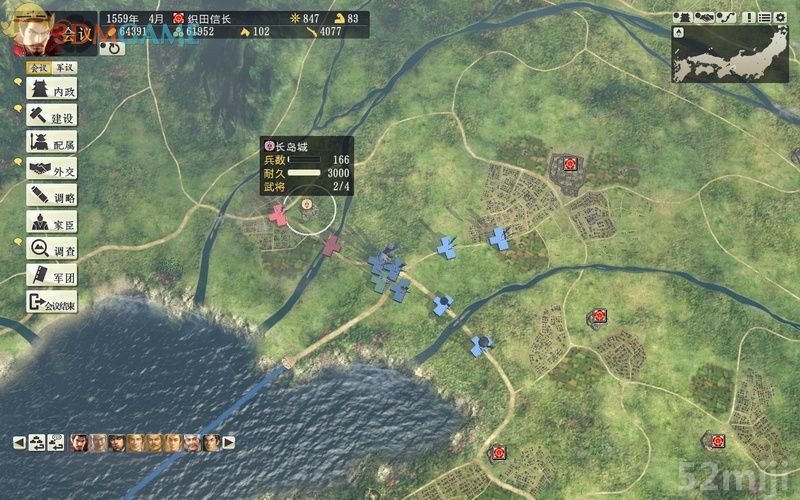The height and width of the screenshot is (500, 800).
Task: Switch to the 军议 tab
Action: pos(62,70)
